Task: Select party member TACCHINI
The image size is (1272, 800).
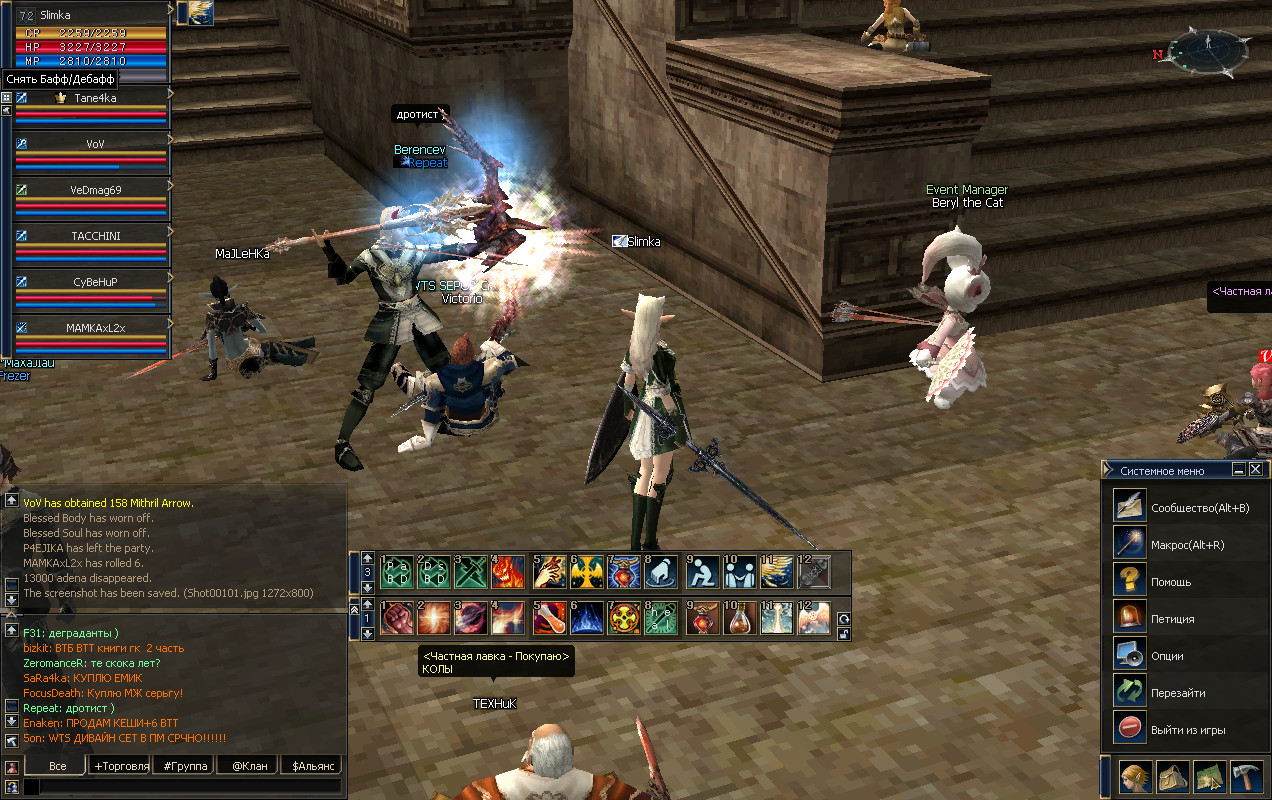Action: coord(95,235)
